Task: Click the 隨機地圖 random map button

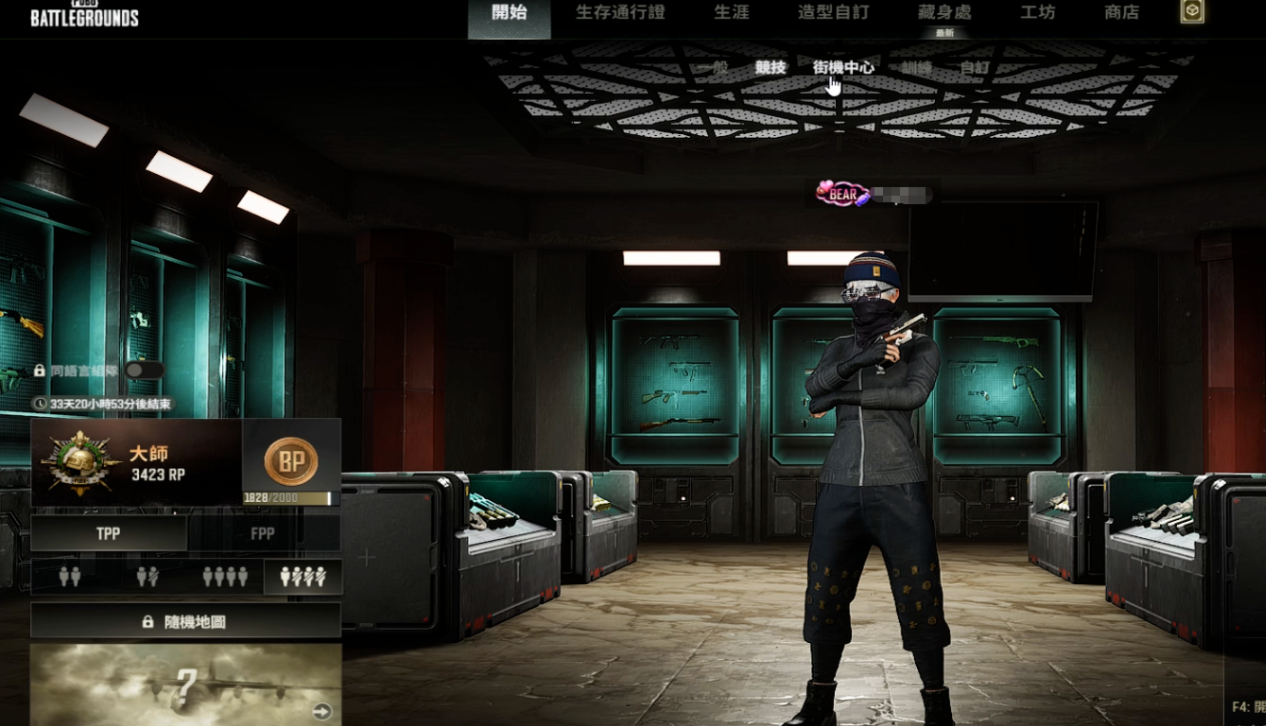Action: pos(185,621)
